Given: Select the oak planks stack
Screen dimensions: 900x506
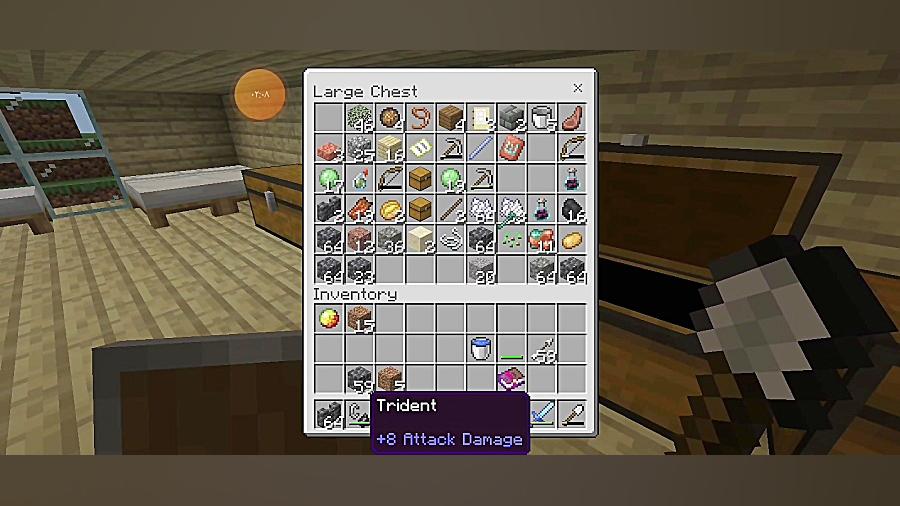Looking at the screenshot, I should (x=451, y=118).
